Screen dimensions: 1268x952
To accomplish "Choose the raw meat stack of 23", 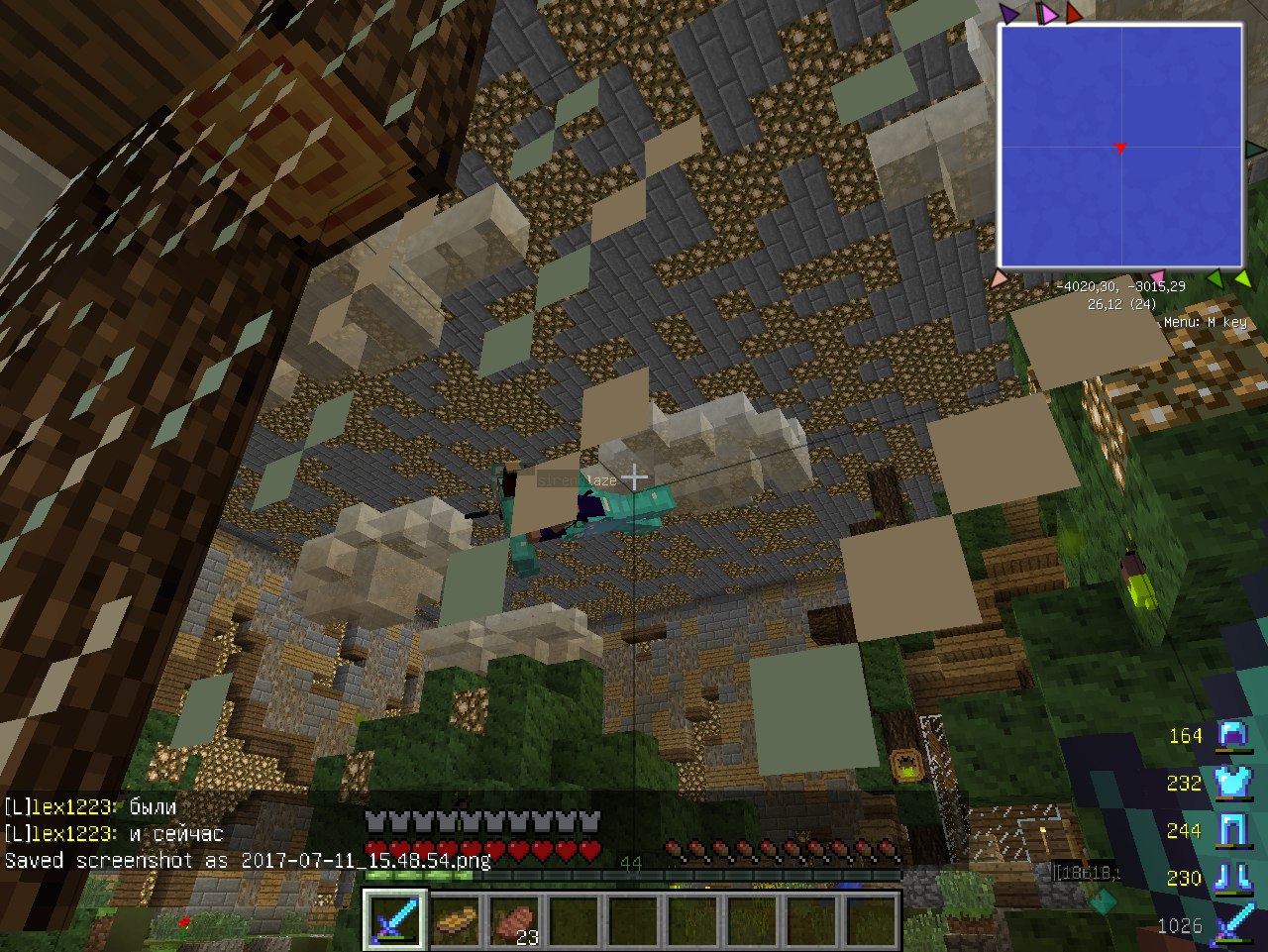I will (514, 920).
